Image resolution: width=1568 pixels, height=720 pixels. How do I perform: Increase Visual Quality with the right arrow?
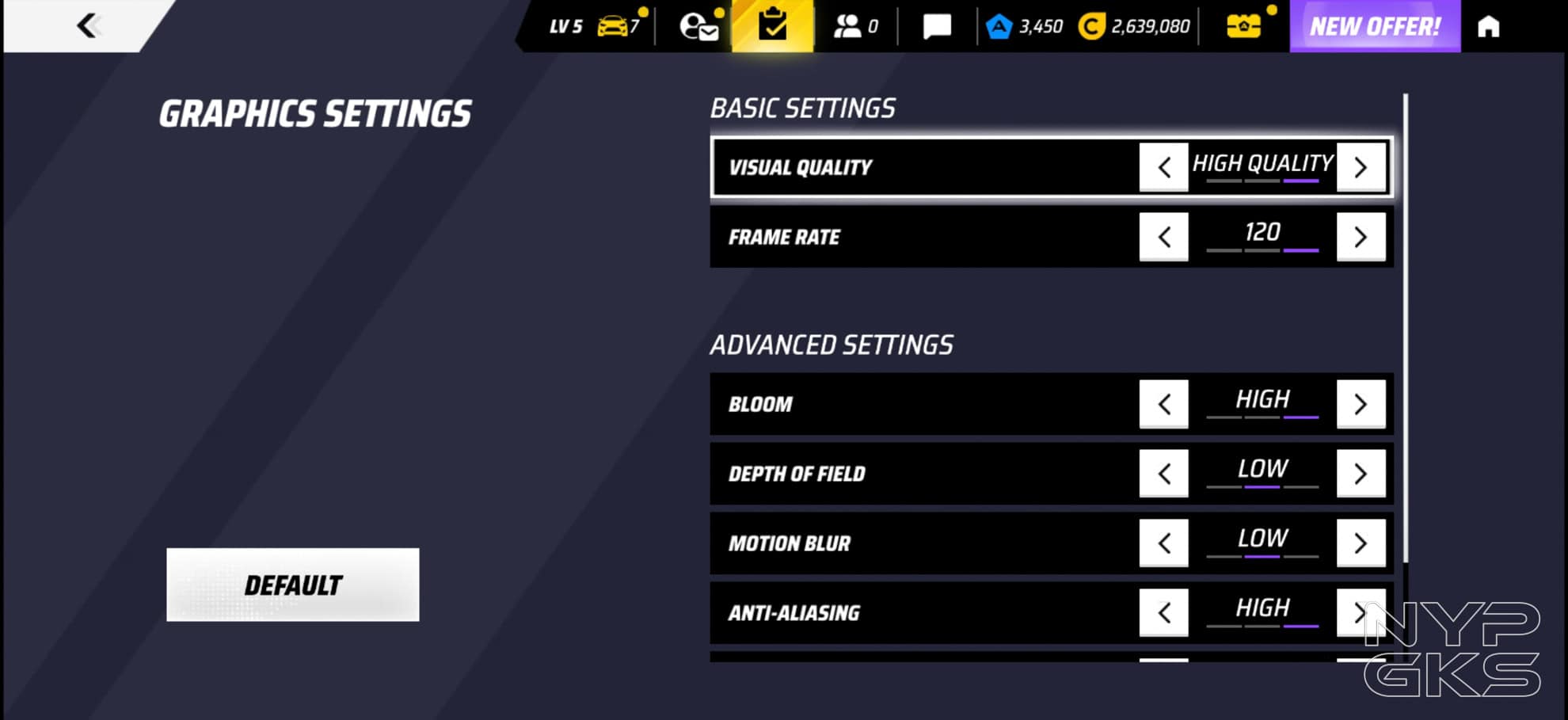pyautogui.click(x=1361, y=167)
